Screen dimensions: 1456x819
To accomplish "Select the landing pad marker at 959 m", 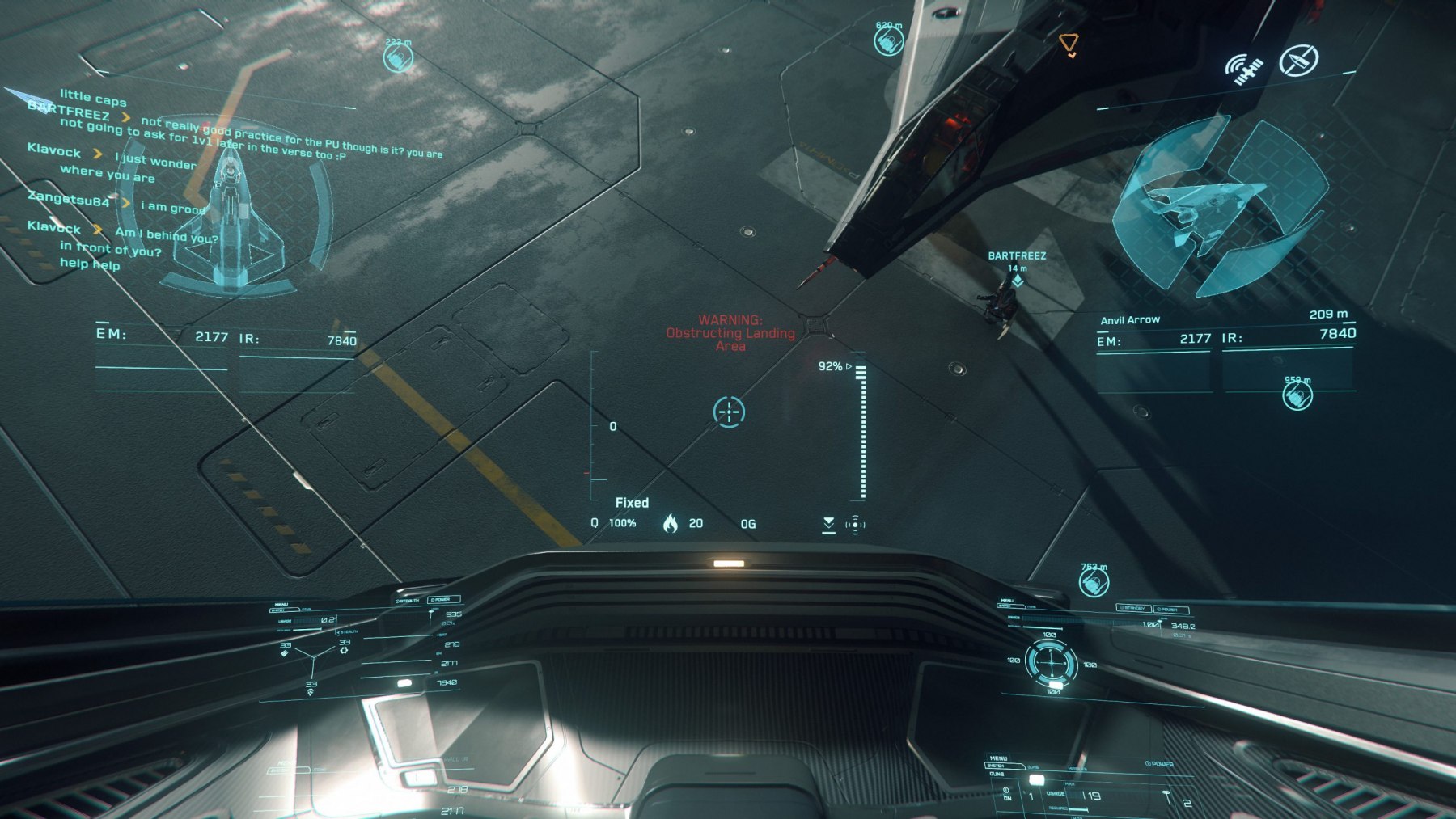I will [1297, 395].
